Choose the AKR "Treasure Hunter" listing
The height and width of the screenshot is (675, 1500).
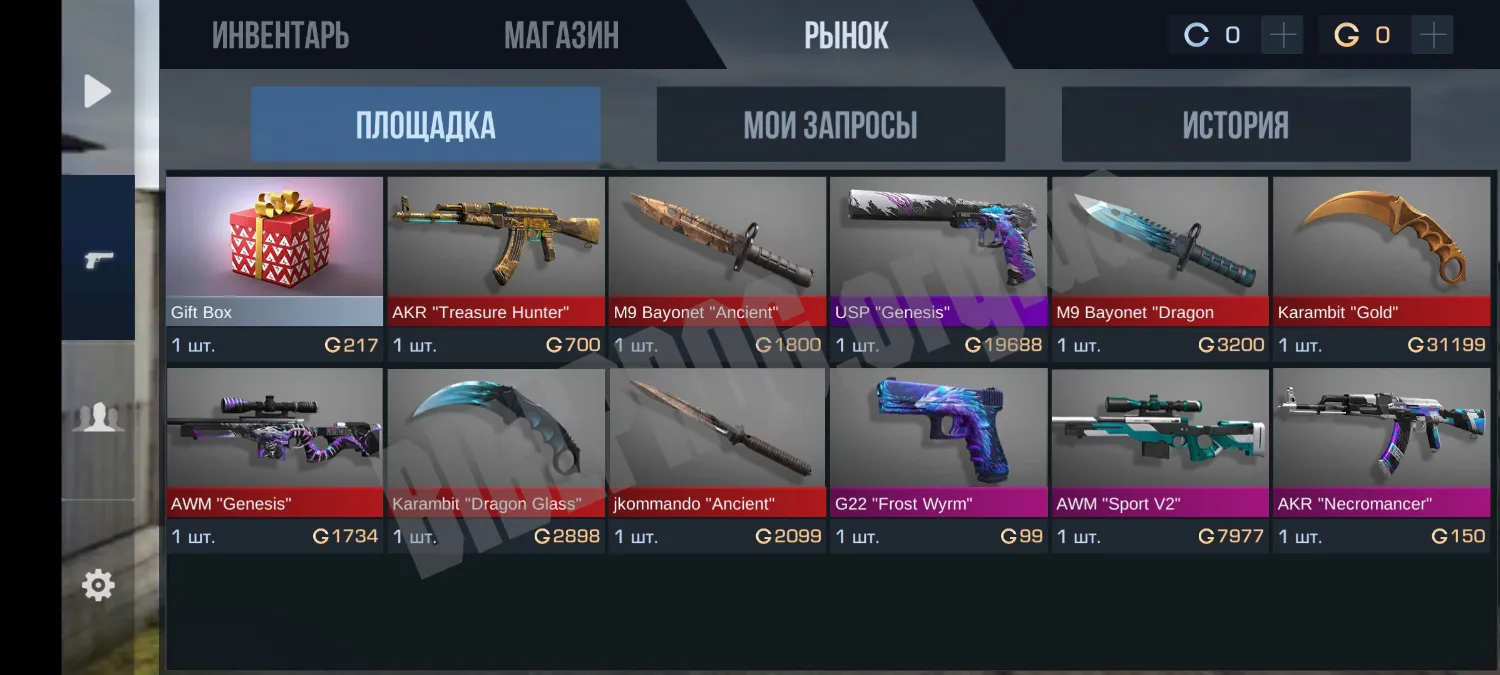tap(496, 265)
